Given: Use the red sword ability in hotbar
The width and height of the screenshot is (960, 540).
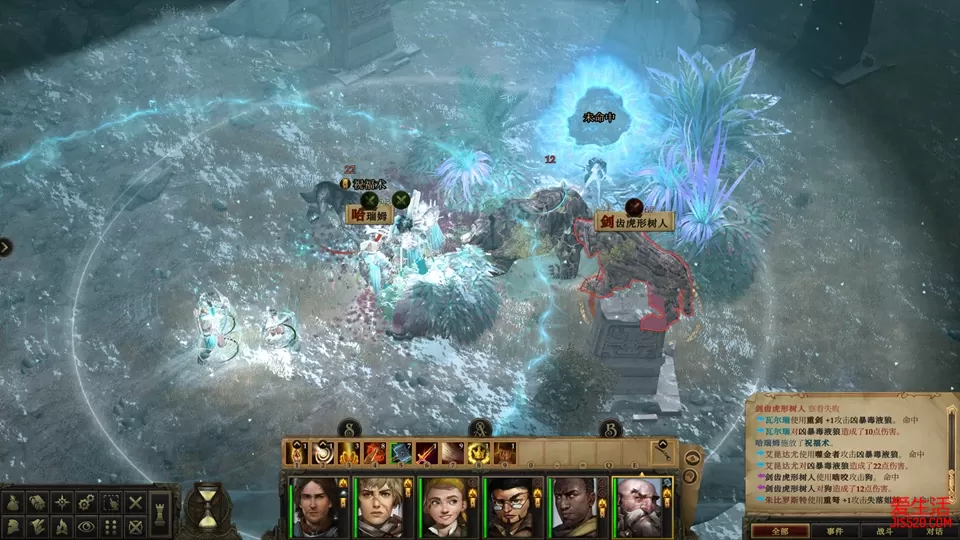Looking at the screenshot, I should coord(426,453).
